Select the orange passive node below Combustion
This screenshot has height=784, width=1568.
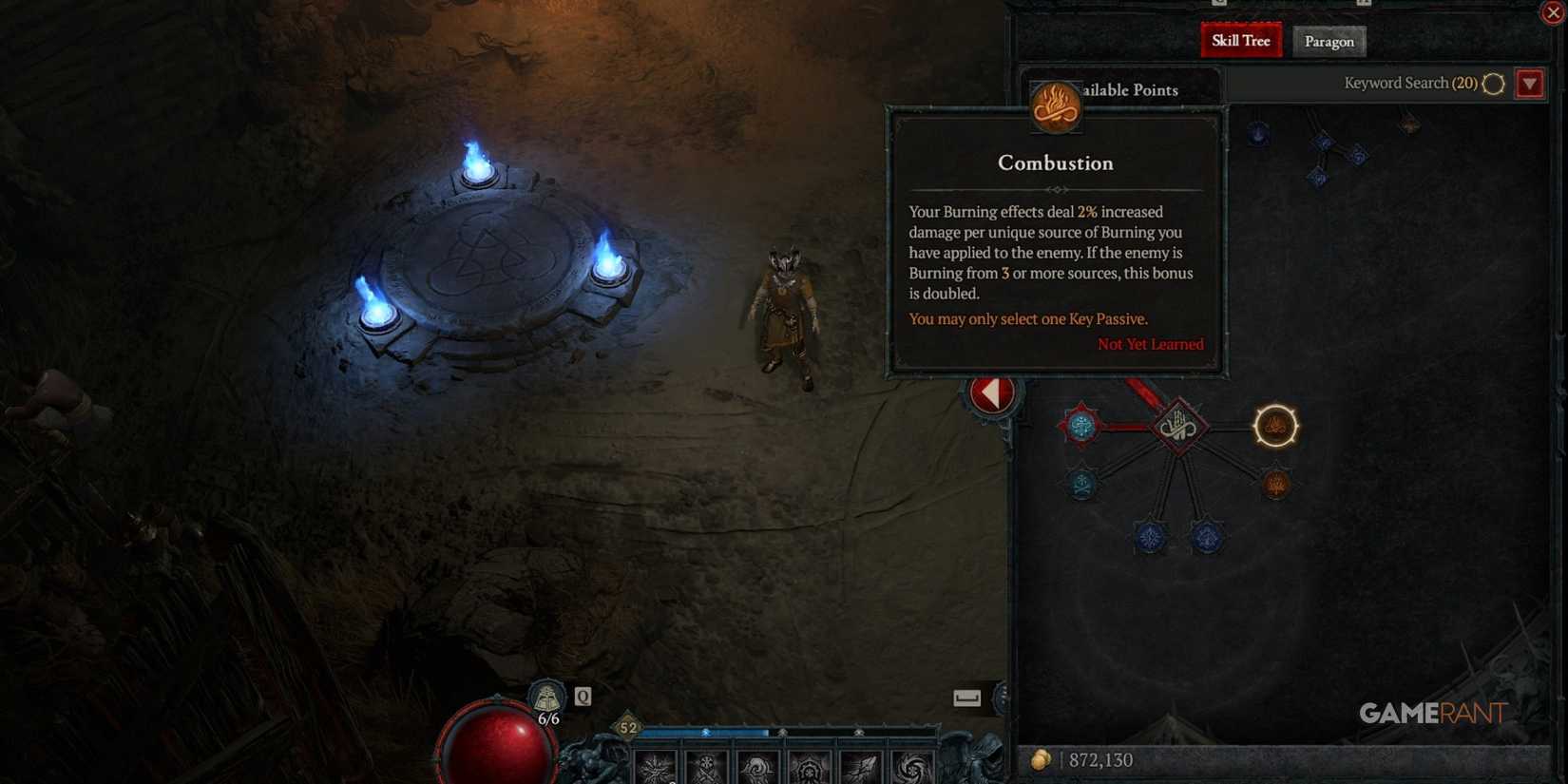(x=1277, y=484)
